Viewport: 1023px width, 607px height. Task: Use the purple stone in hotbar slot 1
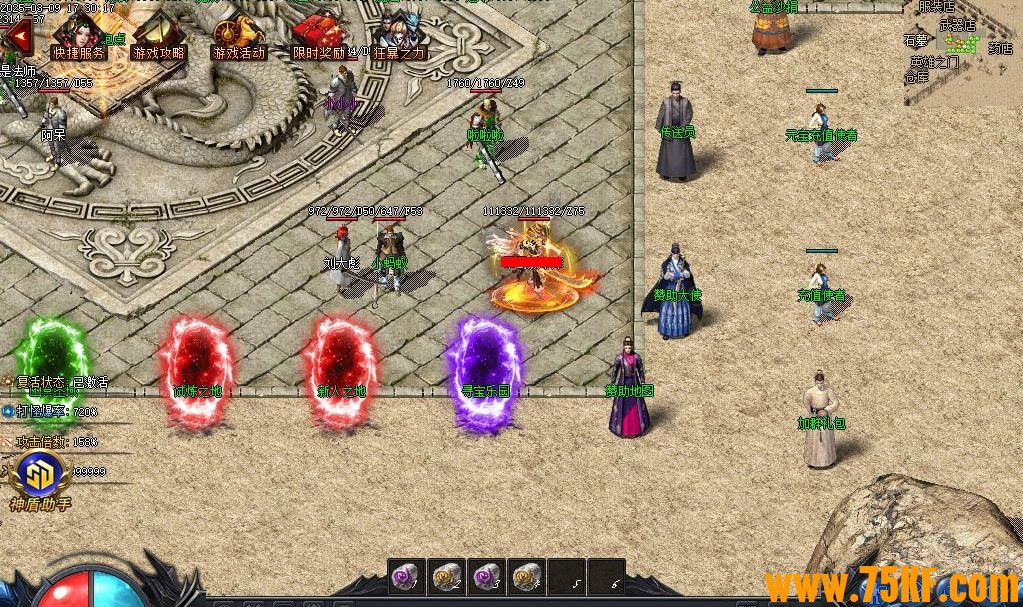tap(407, 577)
